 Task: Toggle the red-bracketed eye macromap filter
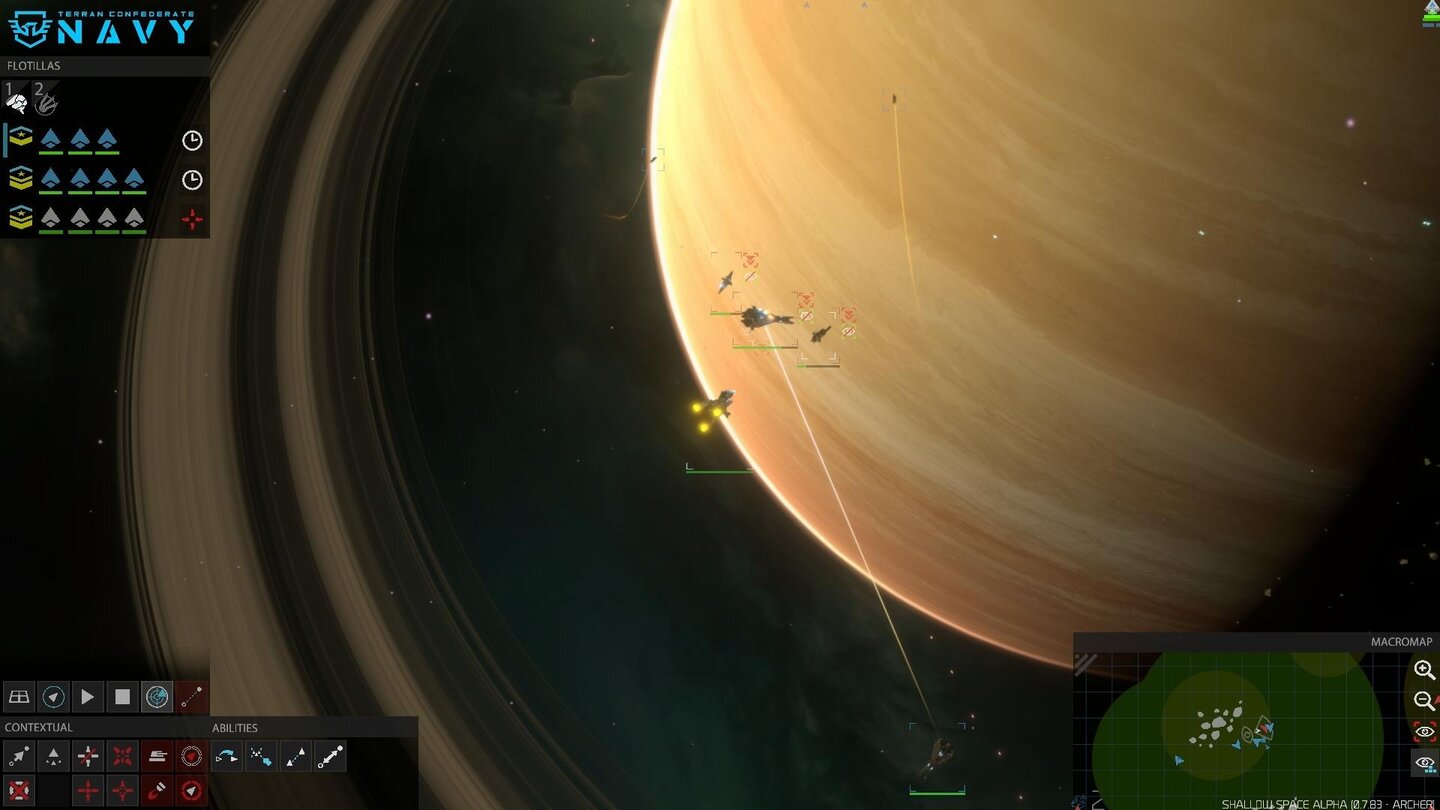point(1425,732)
